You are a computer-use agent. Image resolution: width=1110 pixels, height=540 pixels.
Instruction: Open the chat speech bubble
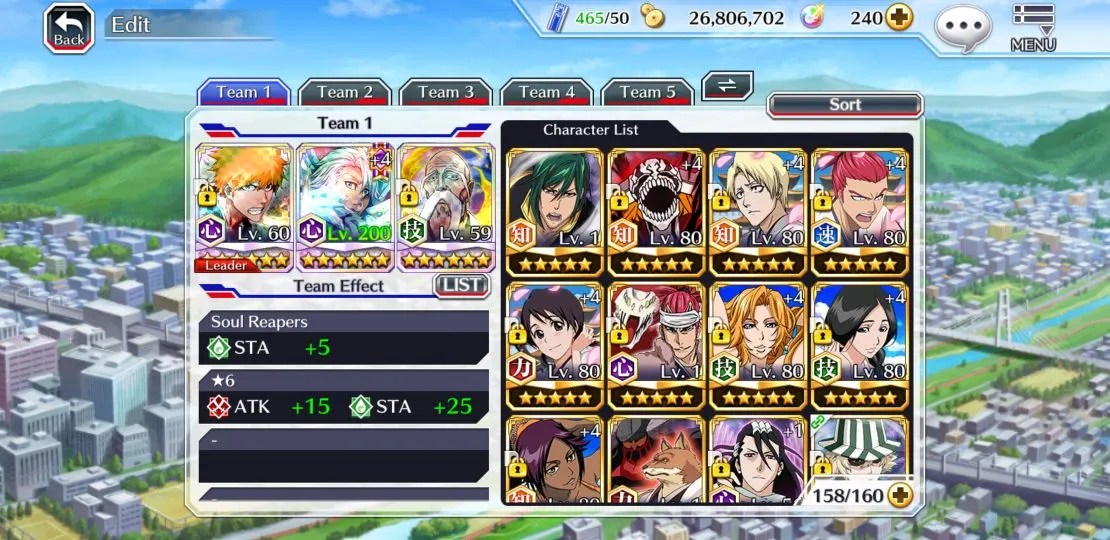click(963, 28)
